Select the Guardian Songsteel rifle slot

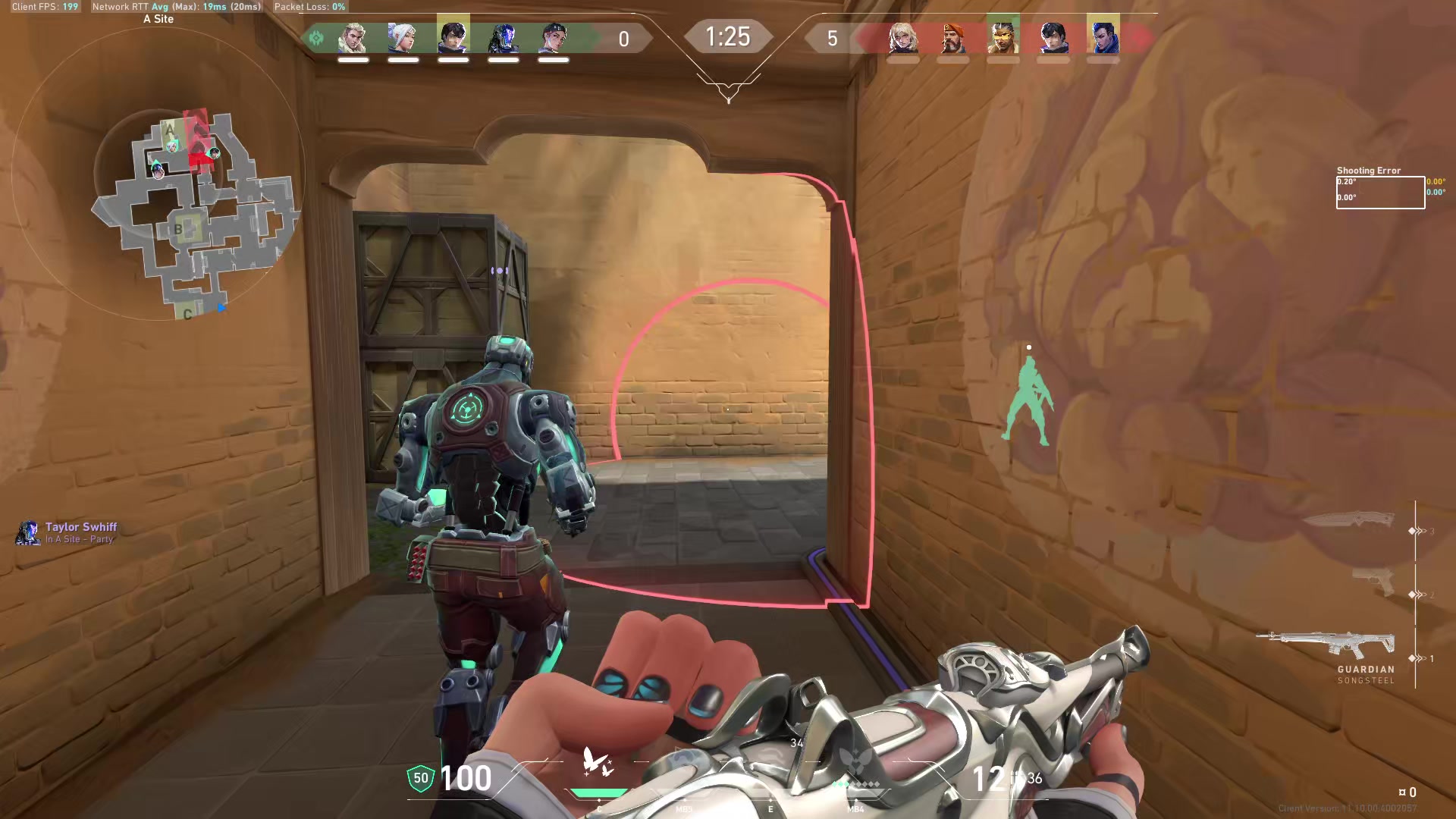[1327, 645]
